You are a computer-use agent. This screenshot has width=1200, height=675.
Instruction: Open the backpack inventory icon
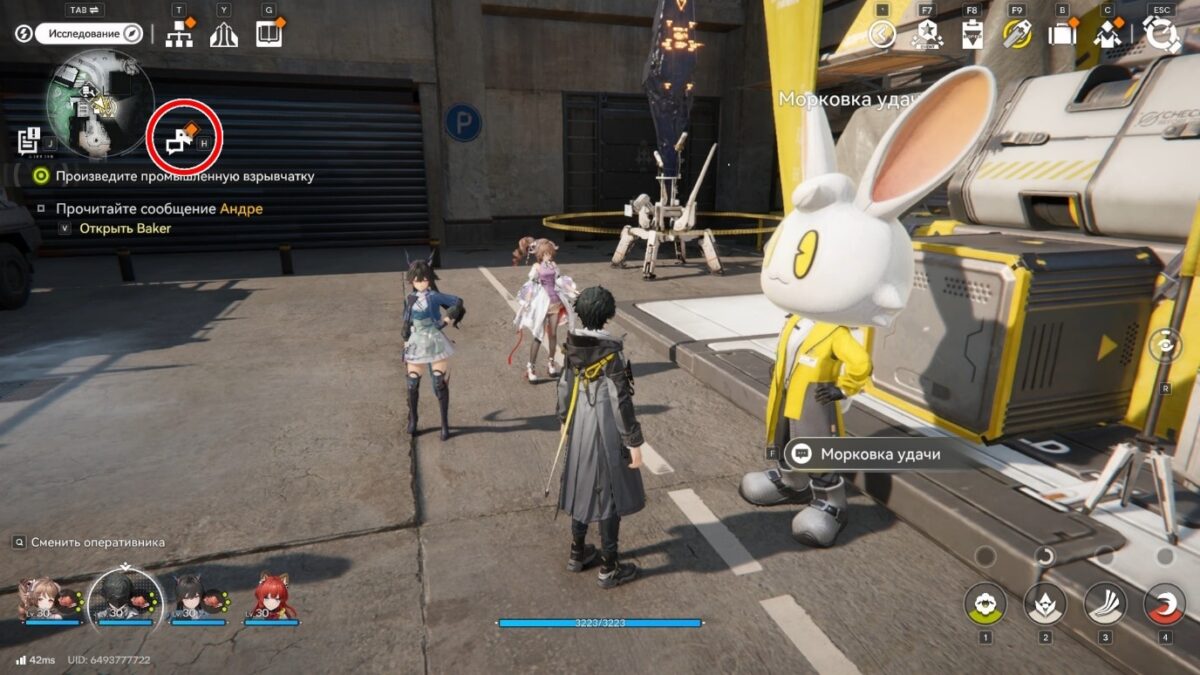tap(1061, 35)
